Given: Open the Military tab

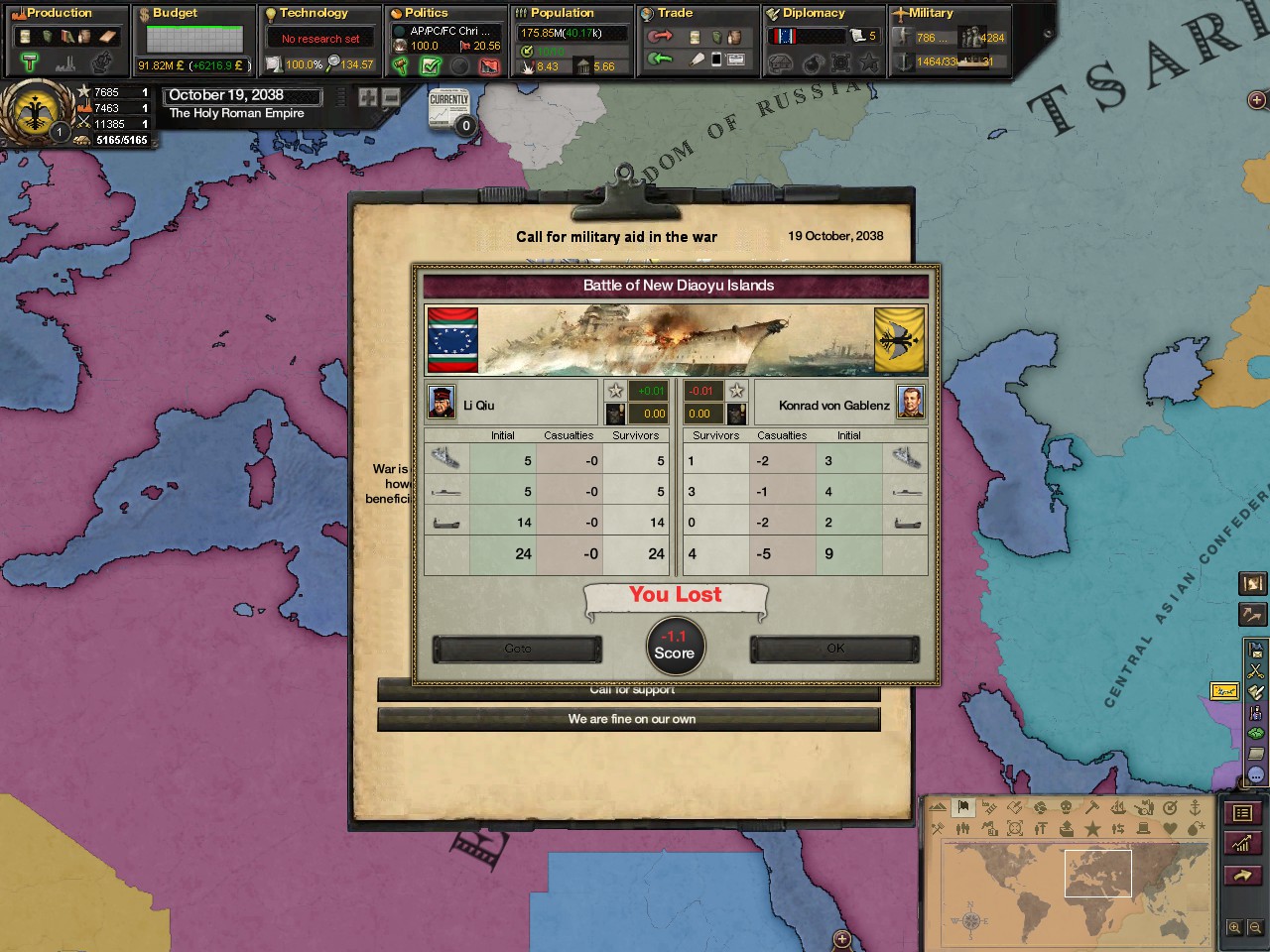Looking at the screenshot, I should [930, 13].
